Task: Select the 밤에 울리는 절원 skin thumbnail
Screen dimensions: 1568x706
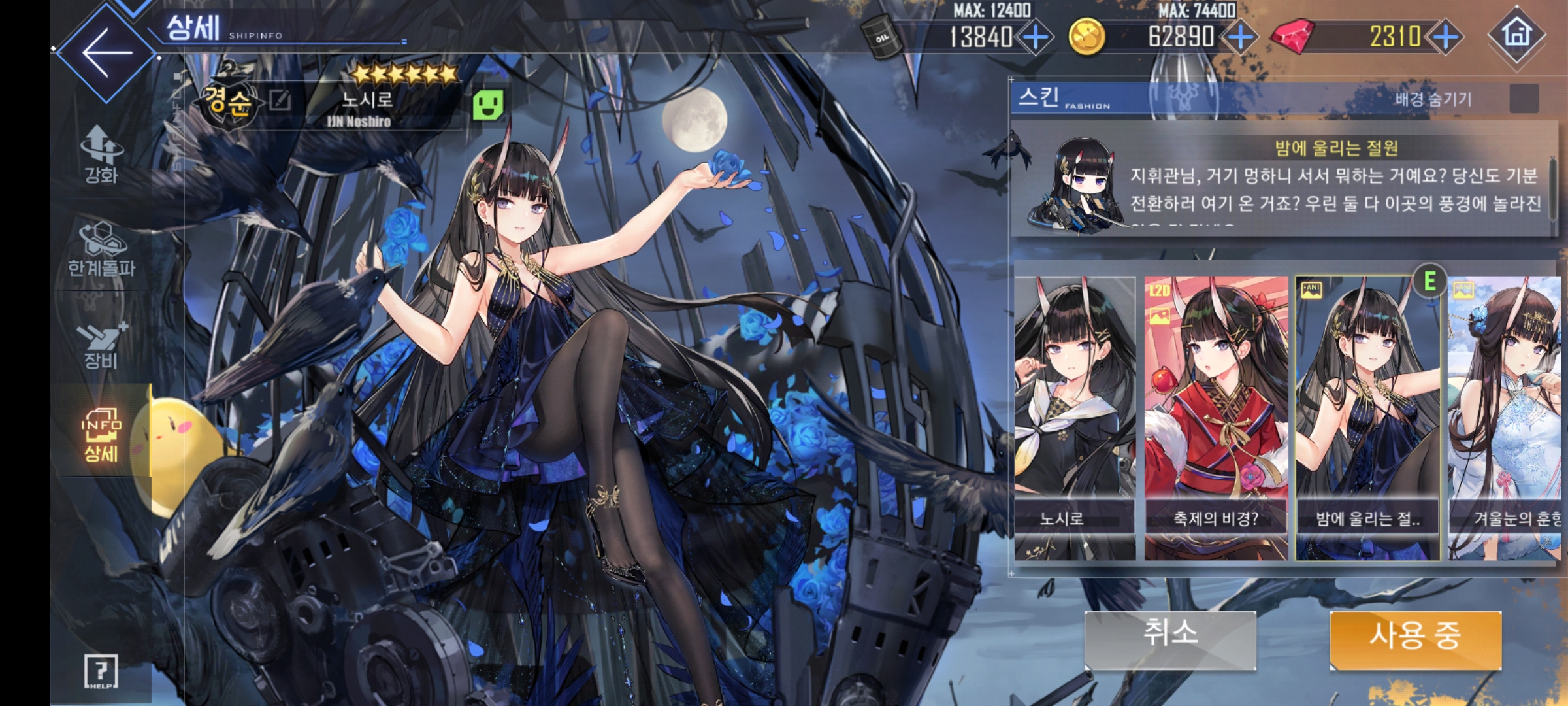Action: click(x=1367, y=418)
